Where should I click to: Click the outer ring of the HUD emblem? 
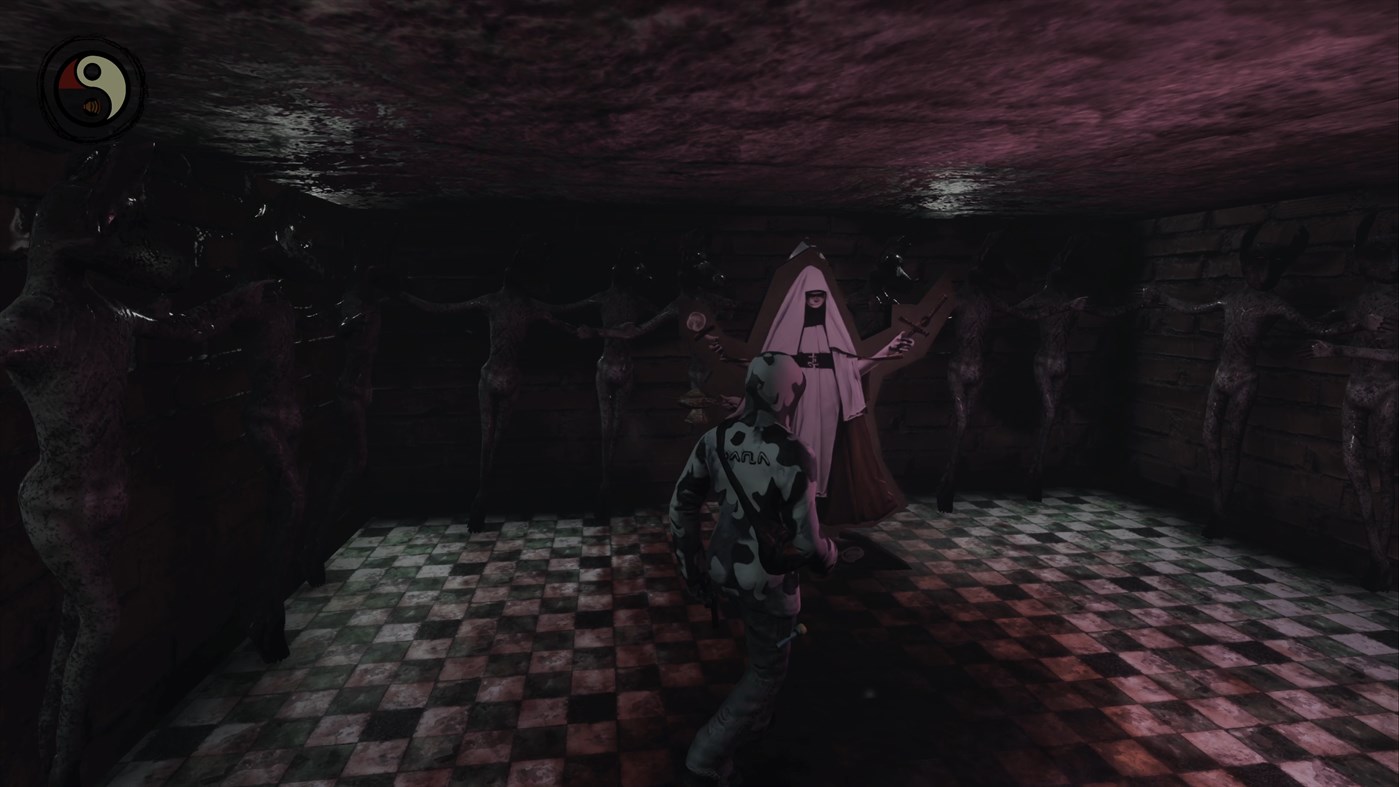click(94, 42)
